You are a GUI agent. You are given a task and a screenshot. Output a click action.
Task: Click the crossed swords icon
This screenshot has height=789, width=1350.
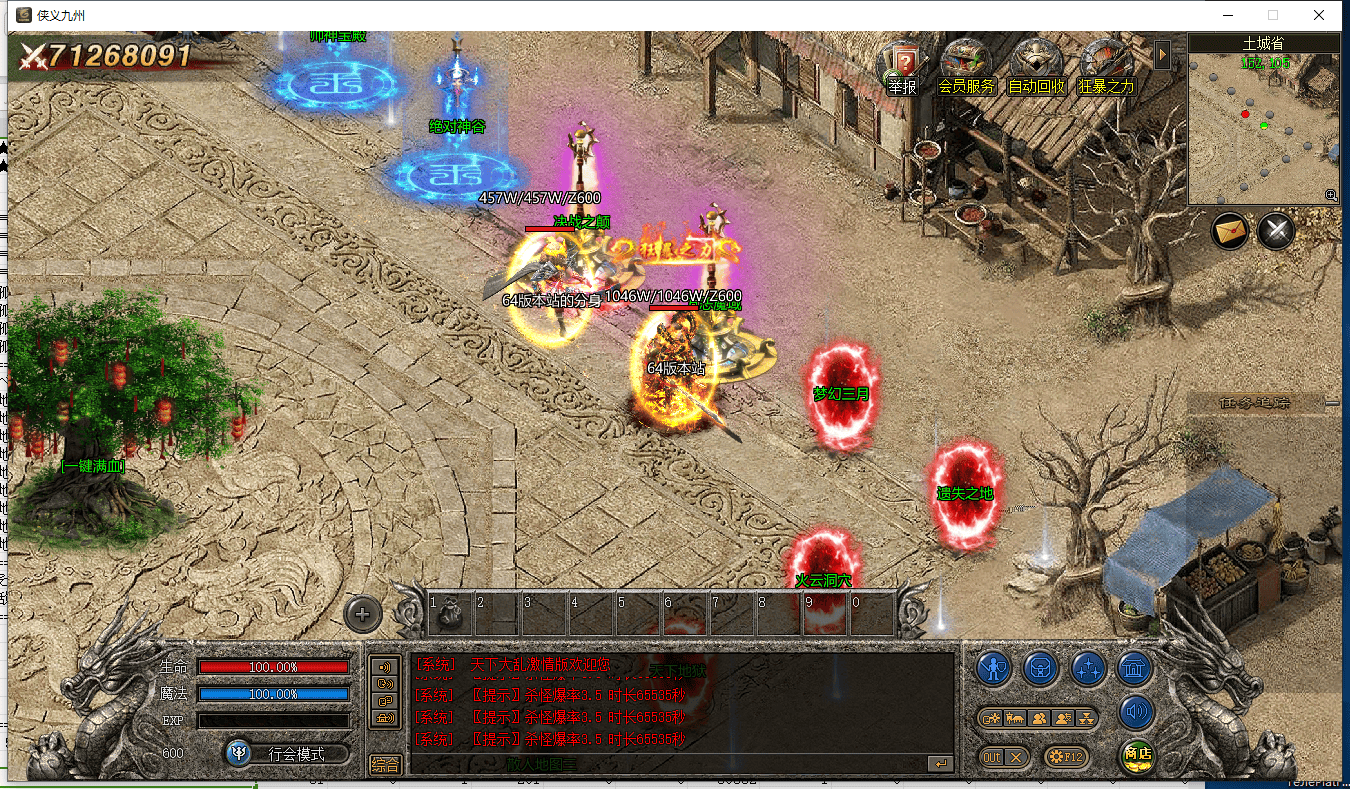click(x=1276, y=232)
